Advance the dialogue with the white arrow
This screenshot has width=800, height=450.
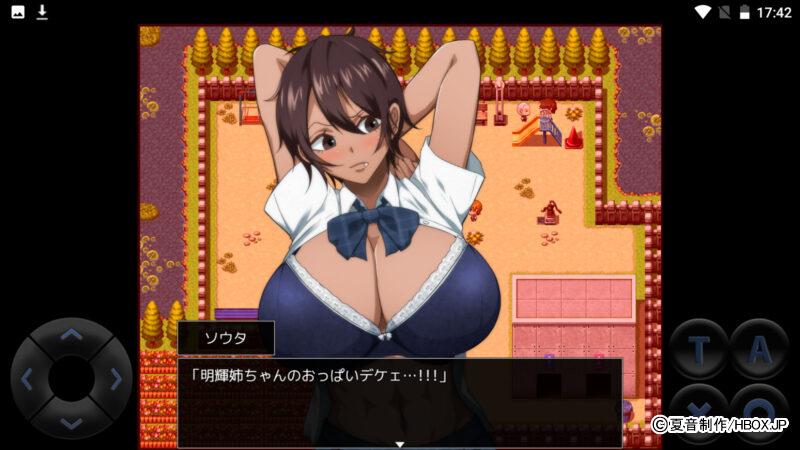click(400, 443)
